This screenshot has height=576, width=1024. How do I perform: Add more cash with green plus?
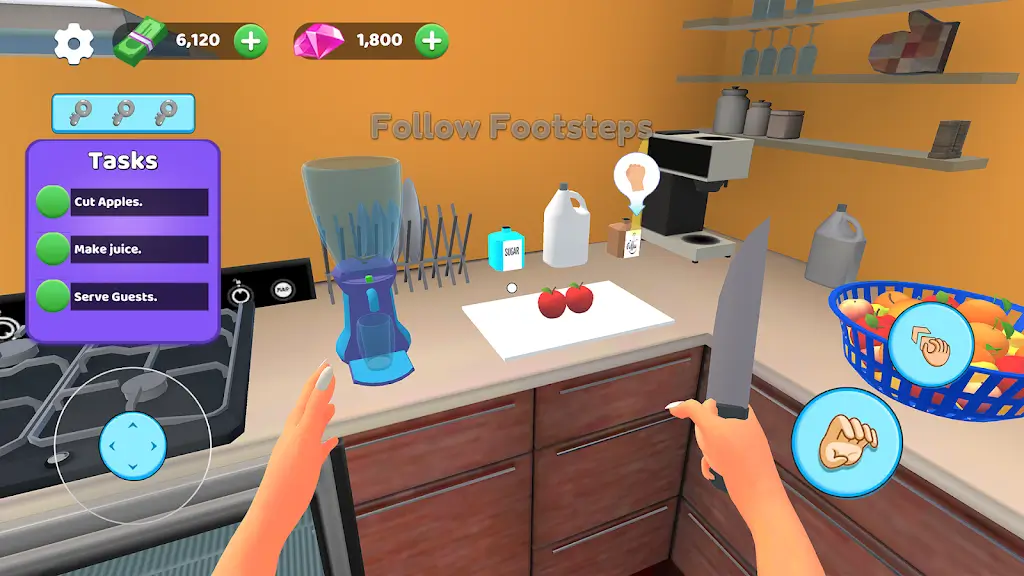click(251, 41)
